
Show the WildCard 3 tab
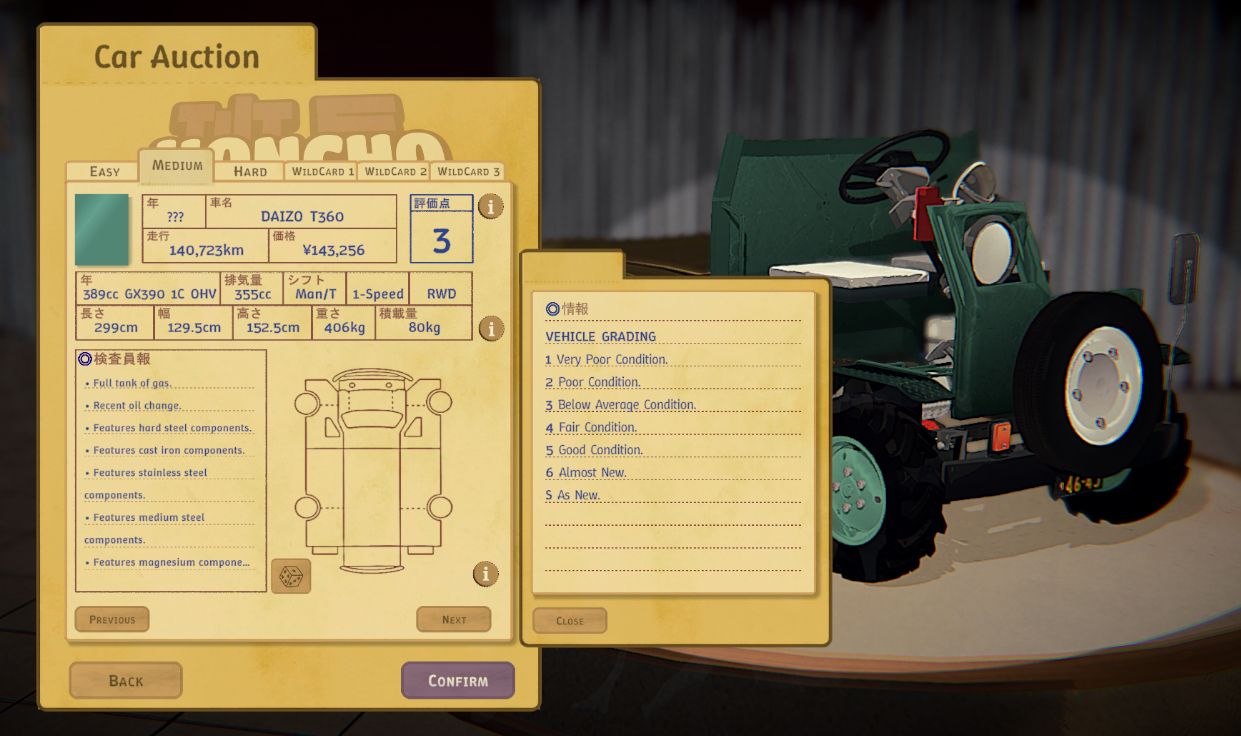468,171
